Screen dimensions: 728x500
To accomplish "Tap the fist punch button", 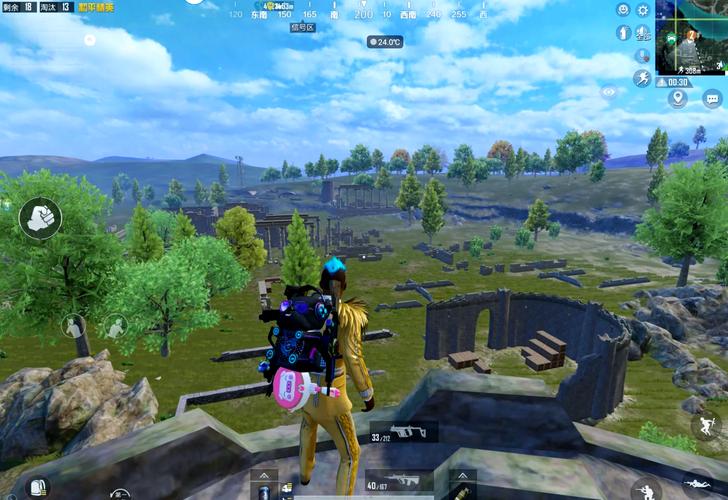I will coord(40,217).
